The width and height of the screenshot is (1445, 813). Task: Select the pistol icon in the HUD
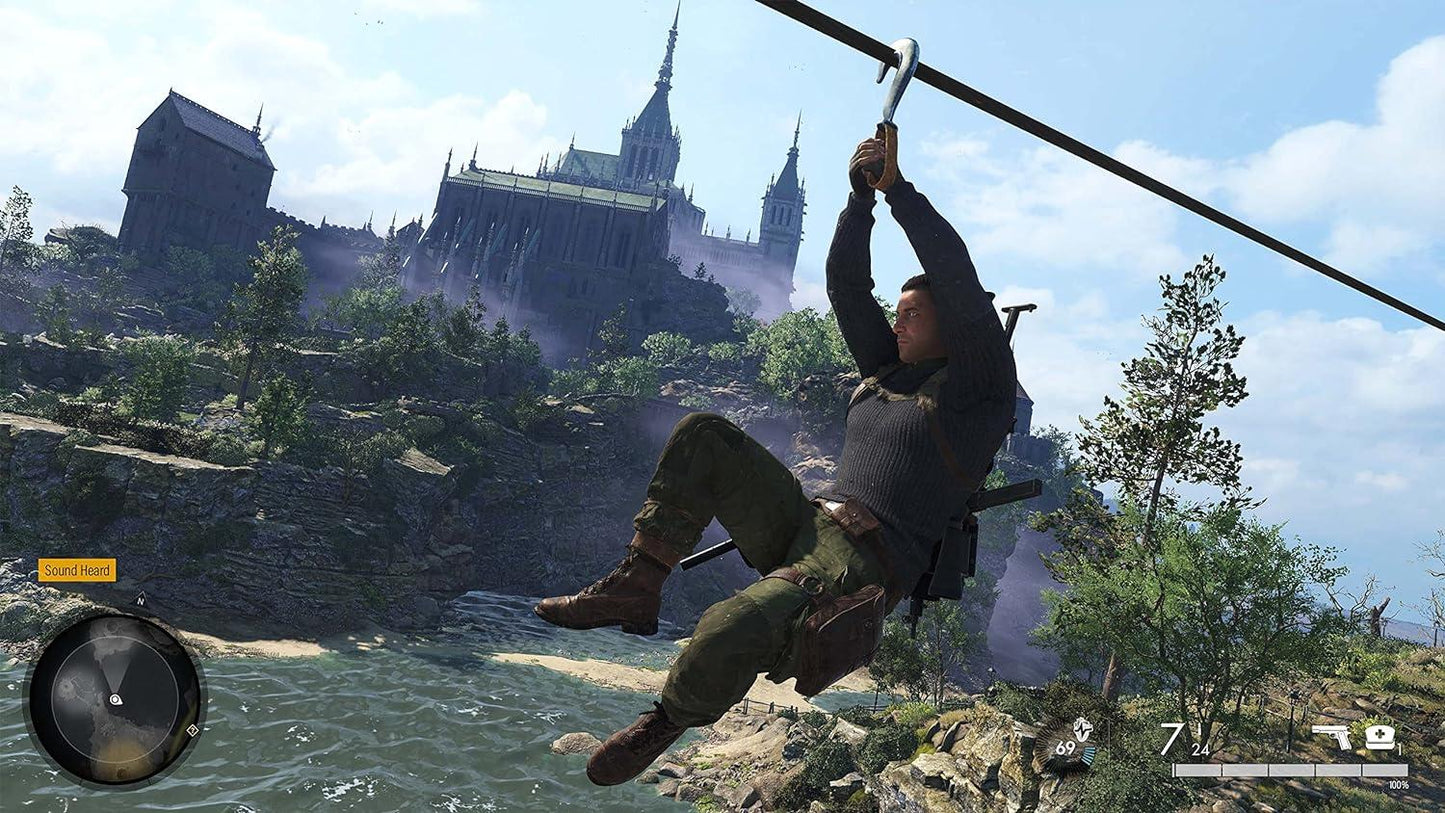click(x=1332, y=736)
